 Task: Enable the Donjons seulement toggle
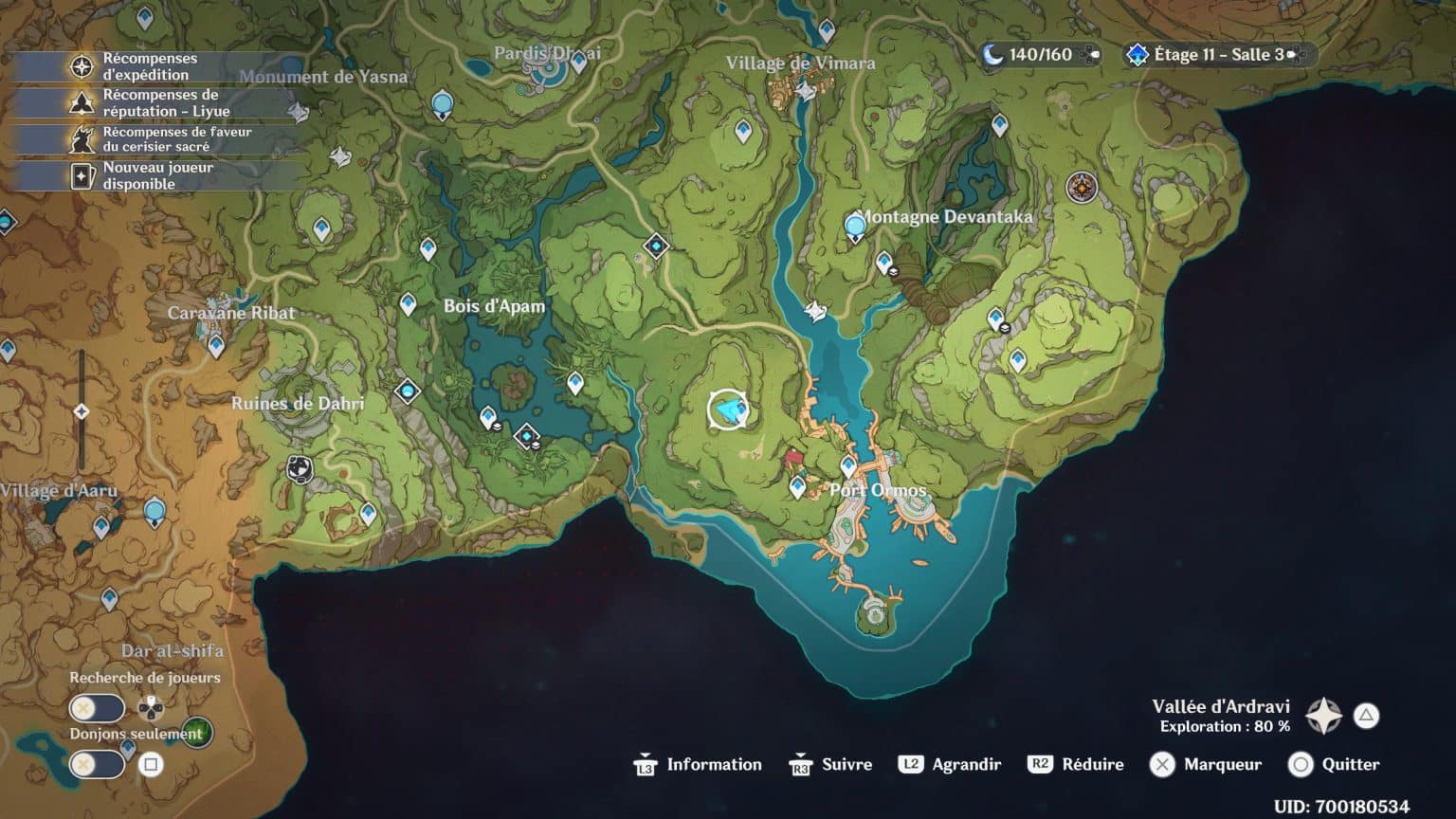point(95,763)
